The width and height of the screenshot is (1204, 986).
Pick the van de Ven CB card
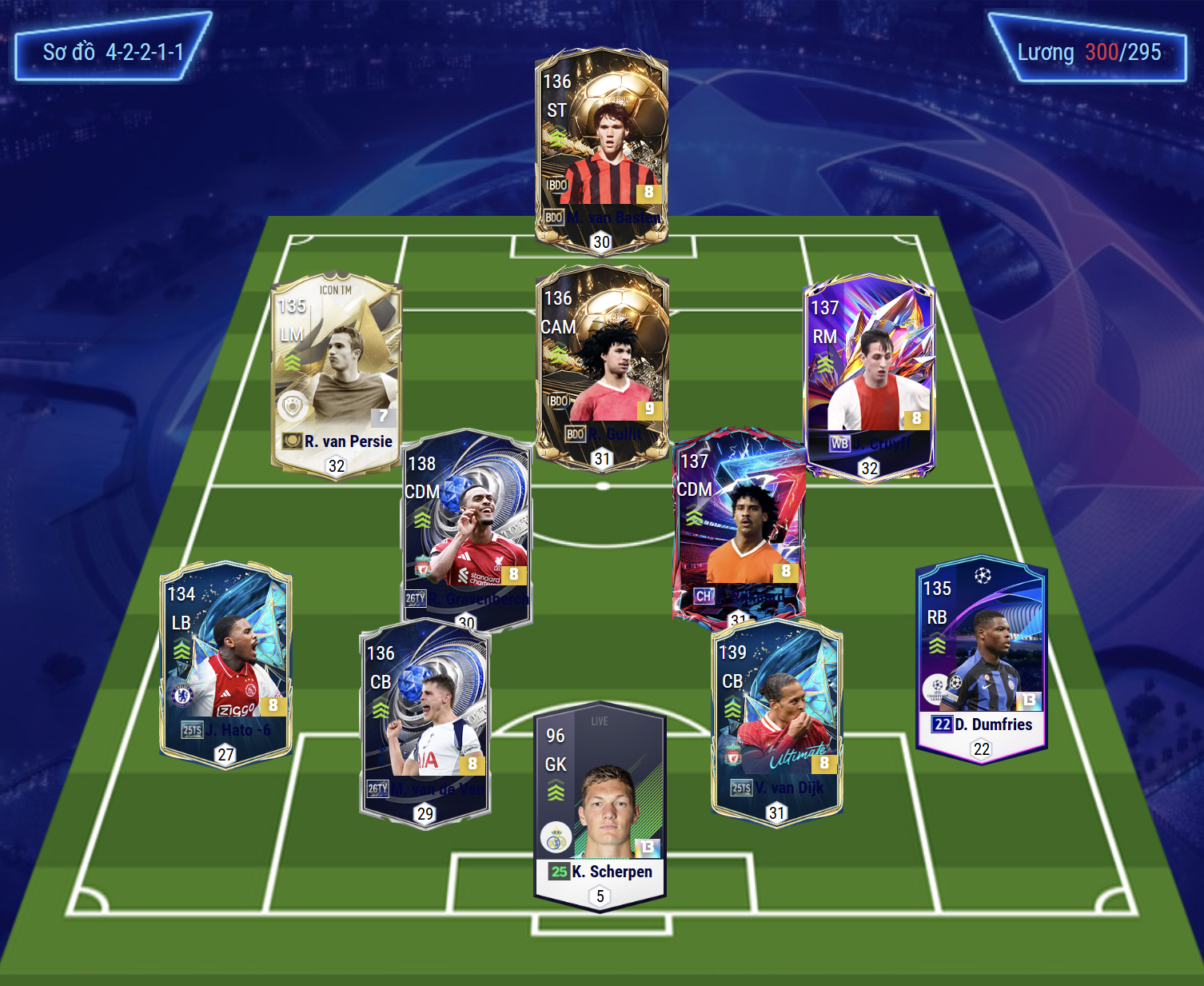(x=425, y=724)
